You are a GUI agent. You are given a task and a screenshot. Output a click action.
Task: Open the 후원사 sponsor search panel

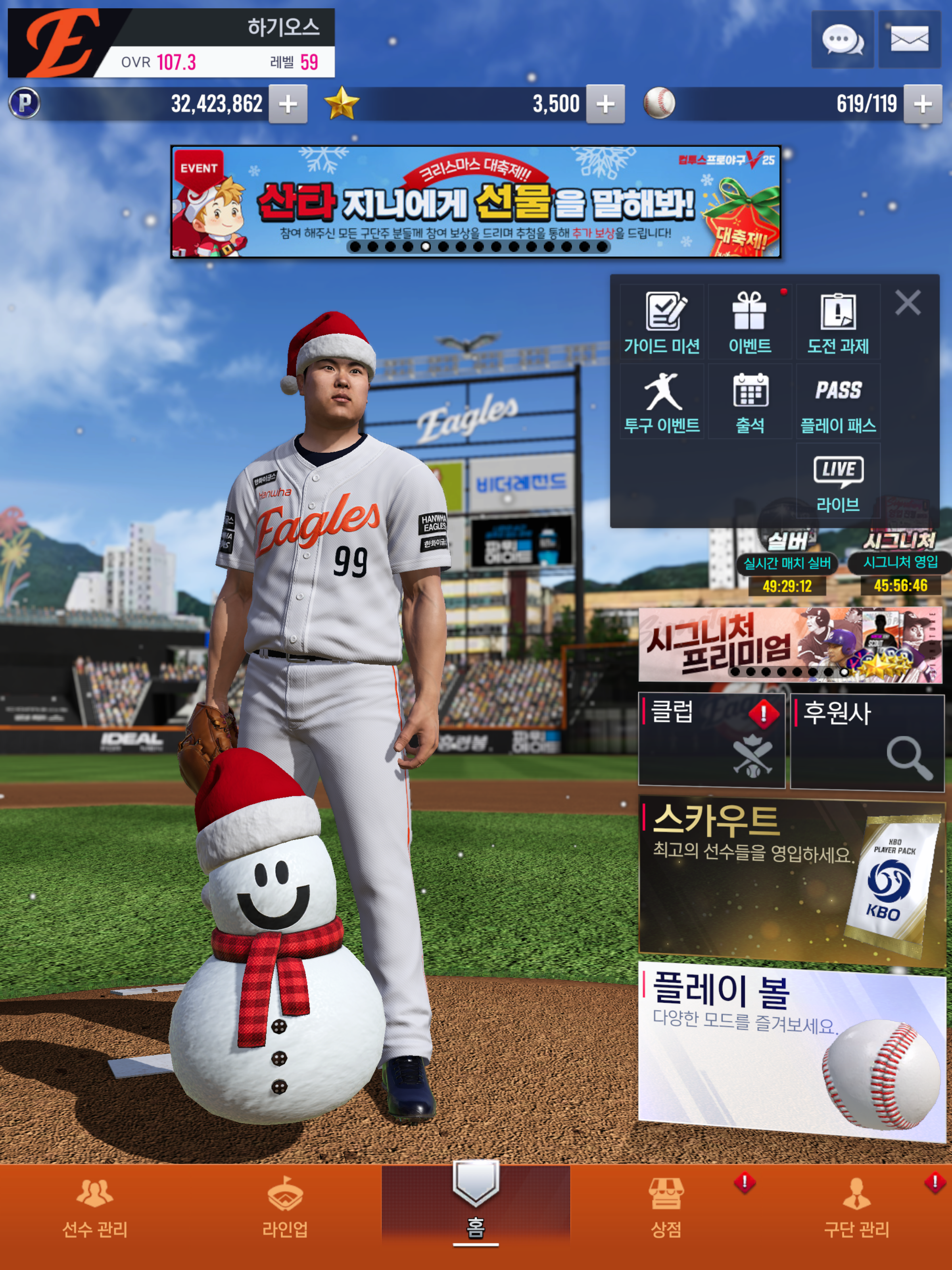(867, 741)
